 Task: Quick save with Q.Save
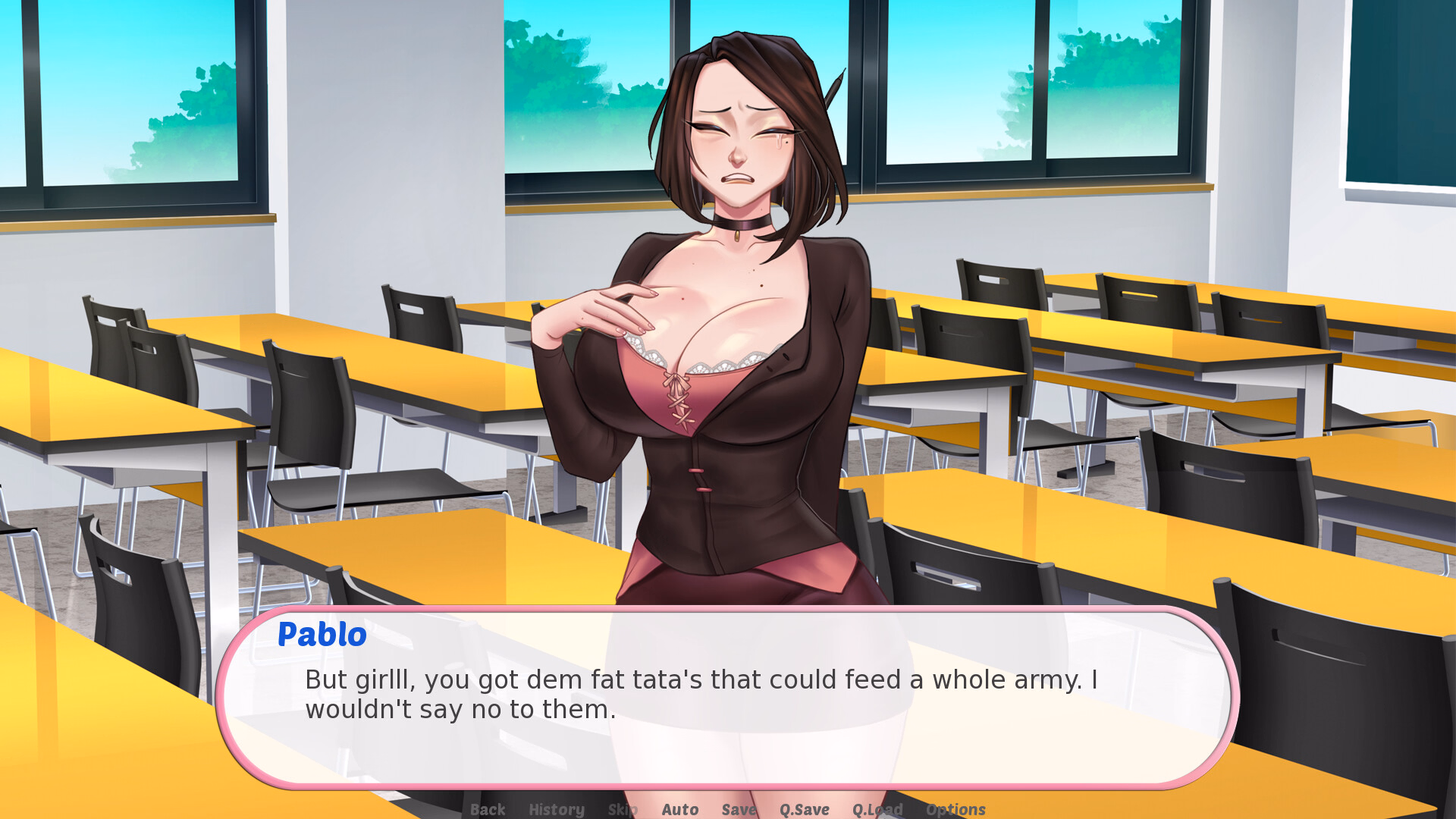pos(804,809)
